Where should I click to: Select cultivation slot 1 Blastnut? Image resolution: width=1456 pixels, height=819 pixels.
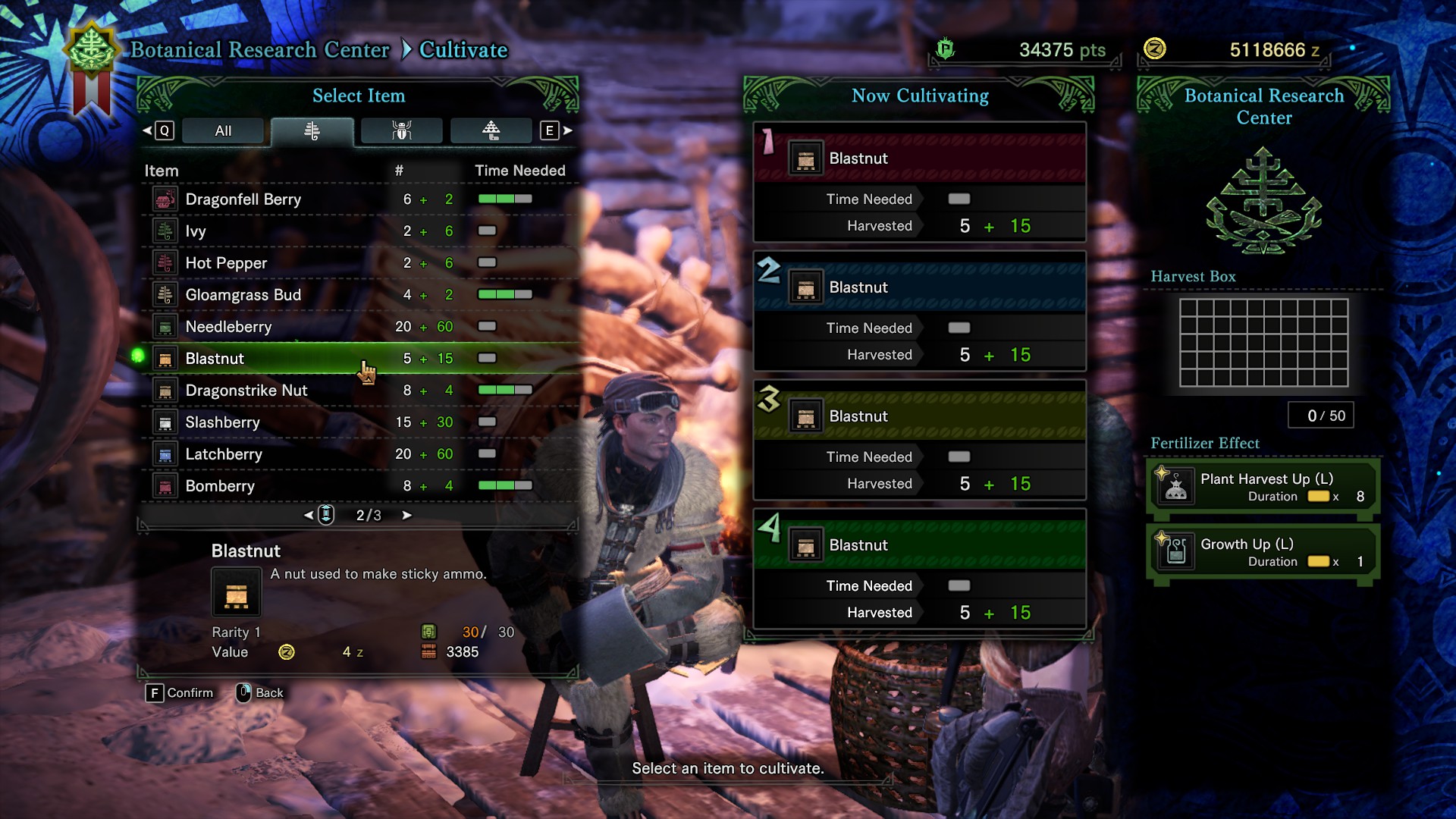click(x=919, y=158)
